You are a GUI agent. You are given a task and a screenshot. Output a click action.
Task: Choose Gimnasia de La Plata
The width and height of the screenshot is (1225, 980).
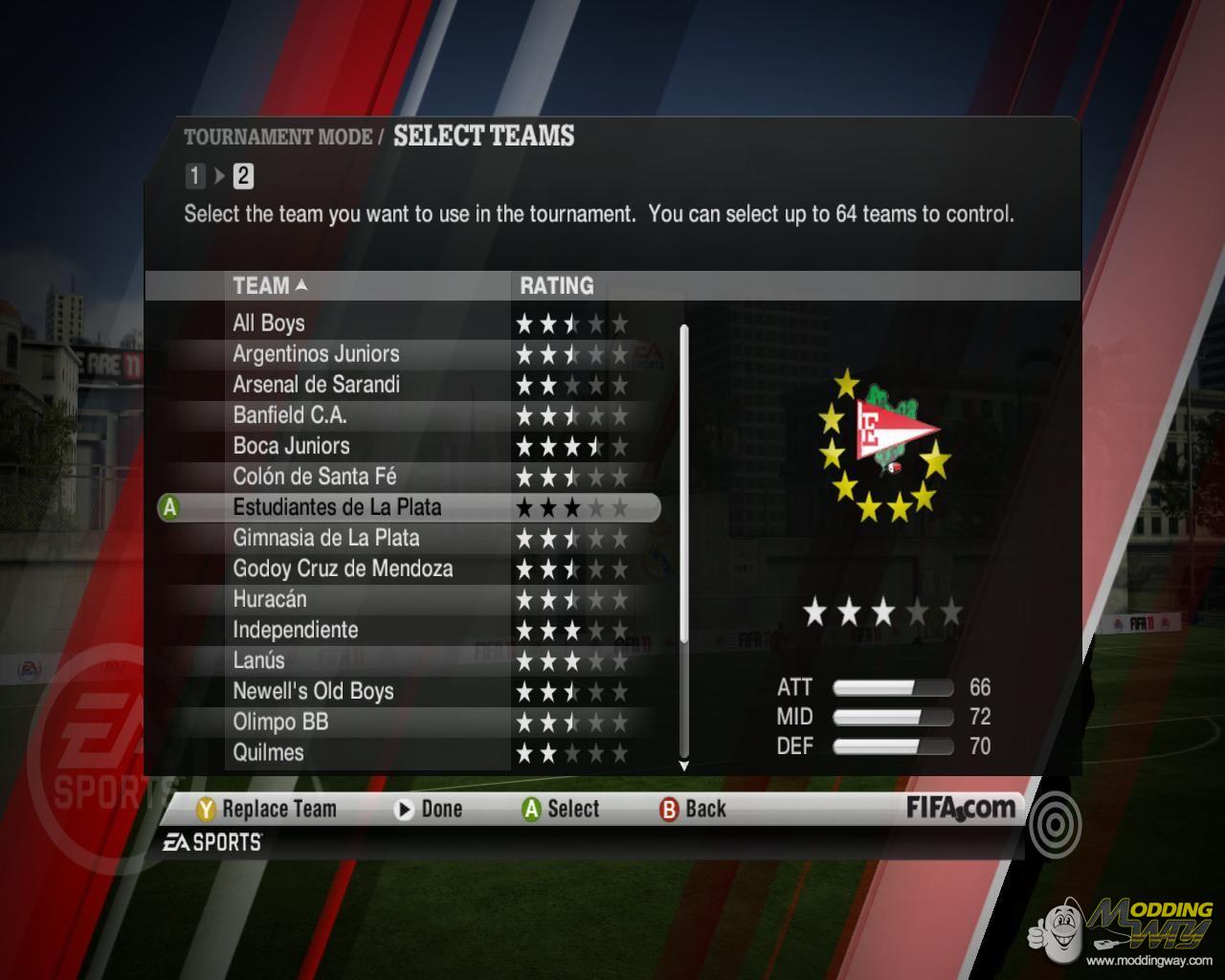tap(325, 538)
